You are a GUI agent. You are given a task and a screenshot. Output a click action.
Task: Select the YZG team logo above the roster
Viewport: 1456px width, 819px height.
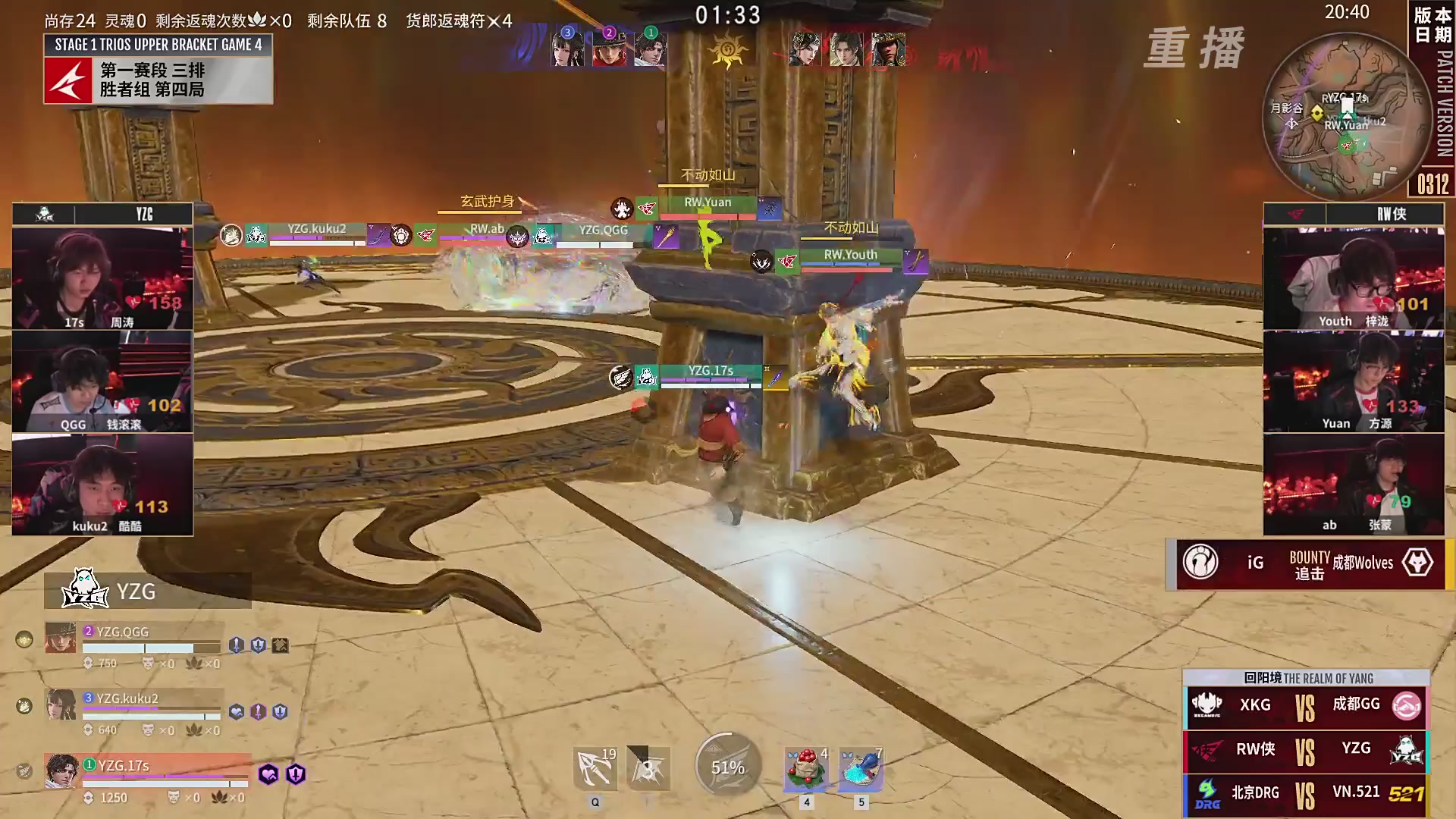[x=86, y=590]
